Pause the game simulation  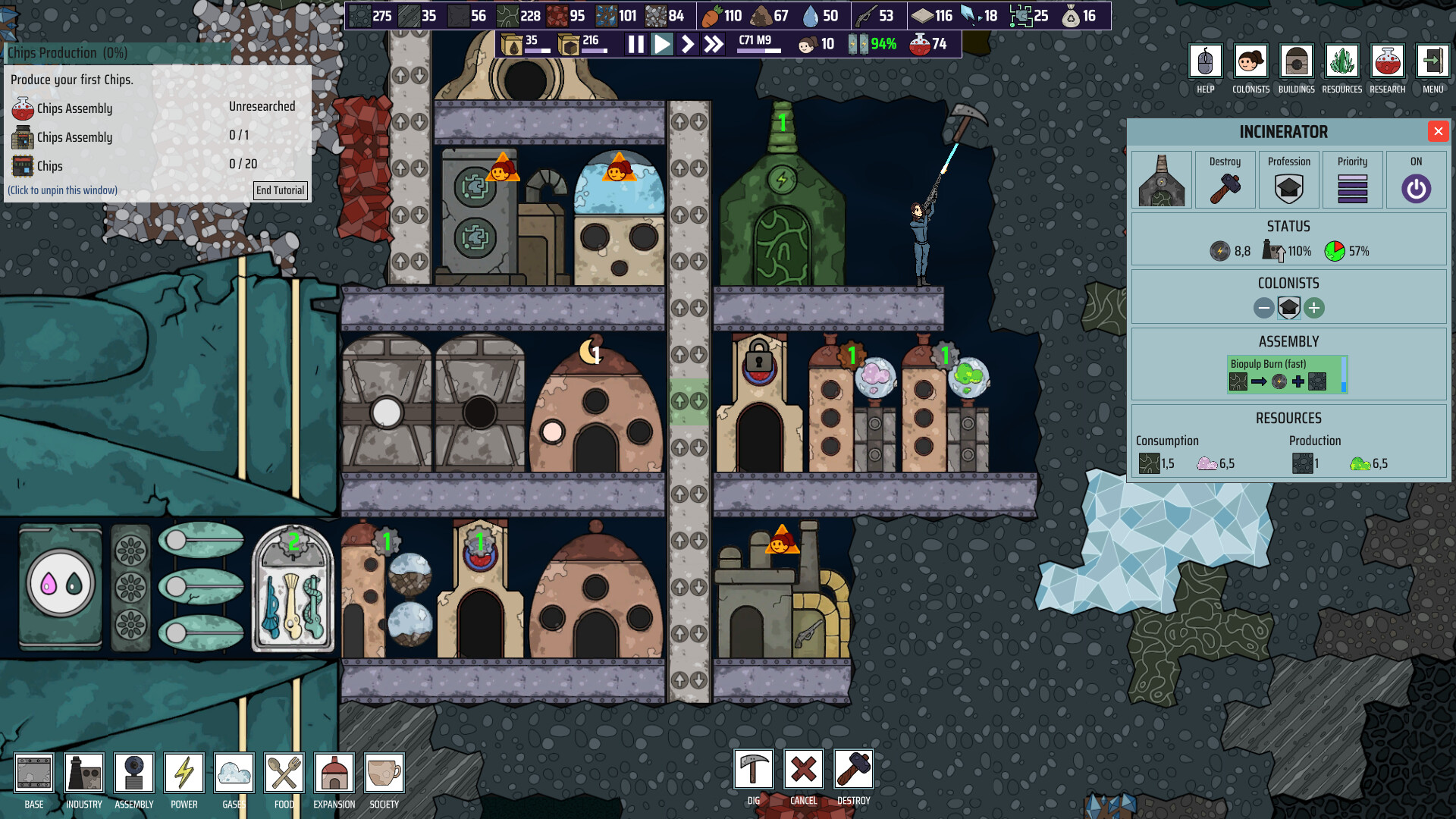pyautogui.click(x=635, y=45)
